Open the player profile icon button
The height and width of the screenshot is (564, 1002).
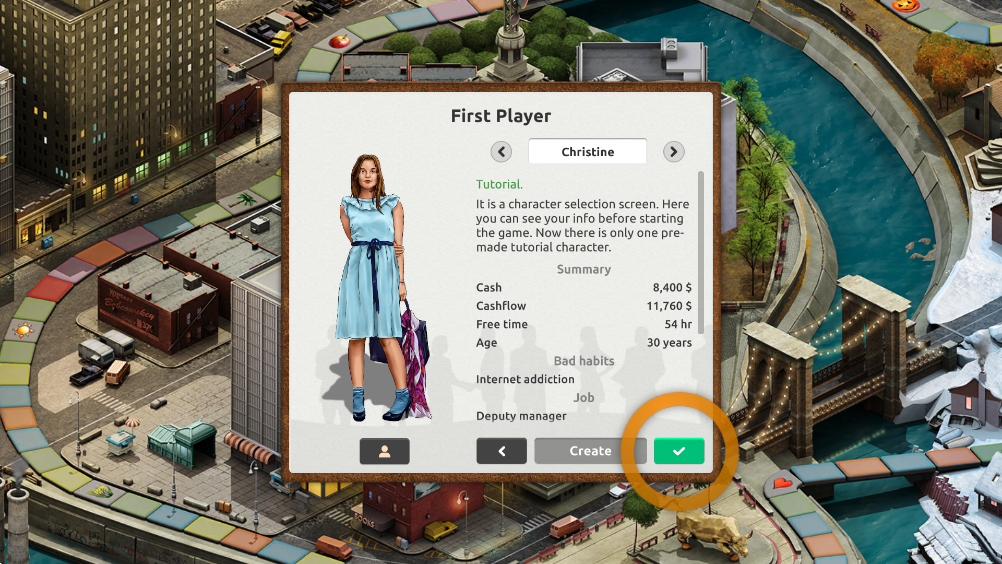coord(384,451)
